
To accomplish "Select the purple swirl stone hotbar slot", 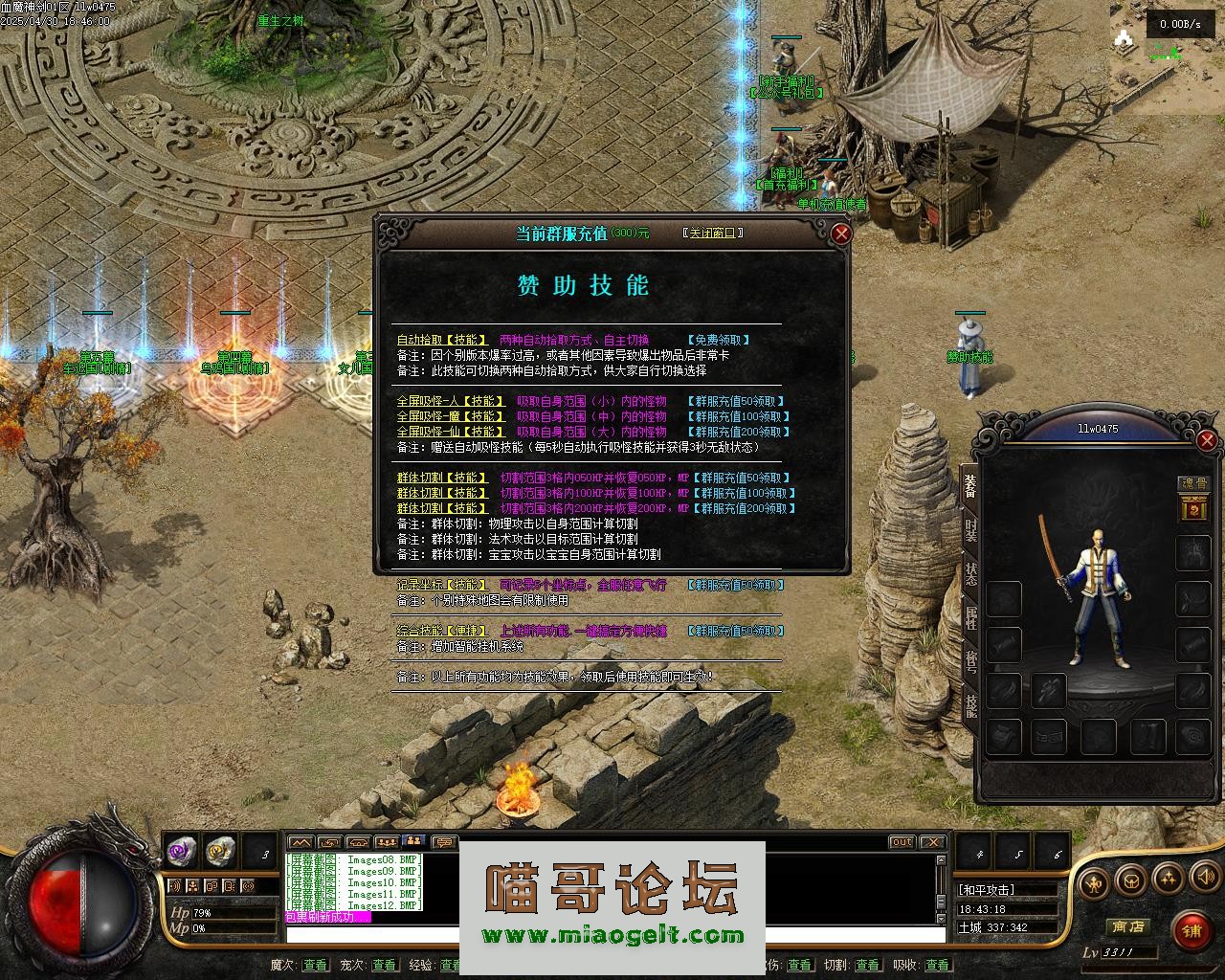I will click(x=181, y=850).
